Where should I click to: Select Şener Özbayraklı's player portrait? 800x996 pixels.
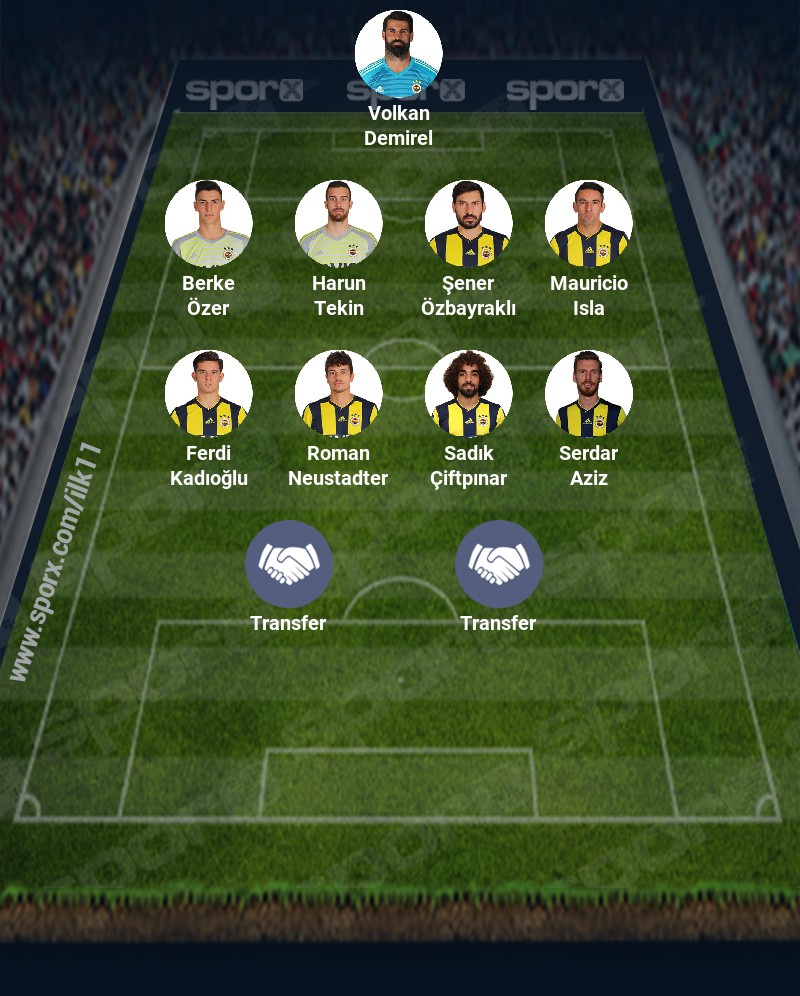coord(468,224)
